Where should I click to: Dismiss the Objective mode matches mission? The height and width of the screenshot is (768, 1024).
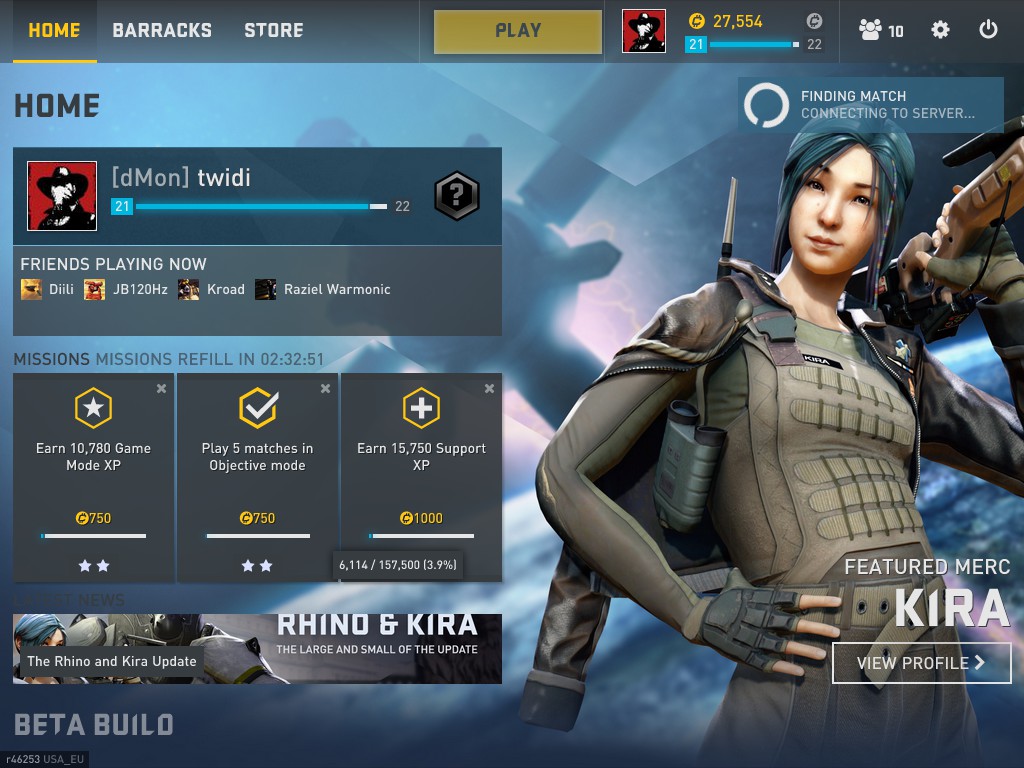click(x=326, y=389)
